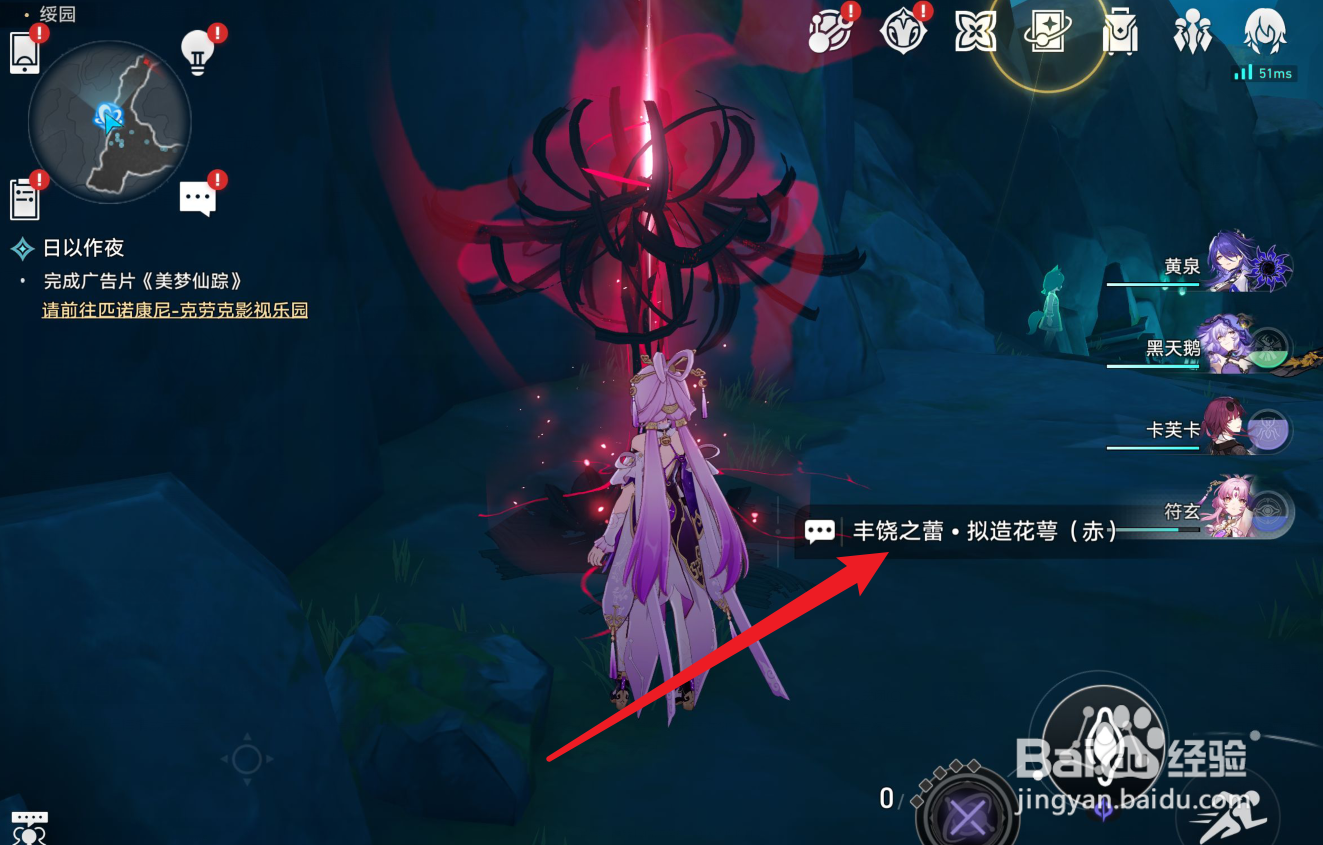Open the Events panel via the four-petal icon
This screenshot has width=1323, height=845.
[x=975, y=30]
